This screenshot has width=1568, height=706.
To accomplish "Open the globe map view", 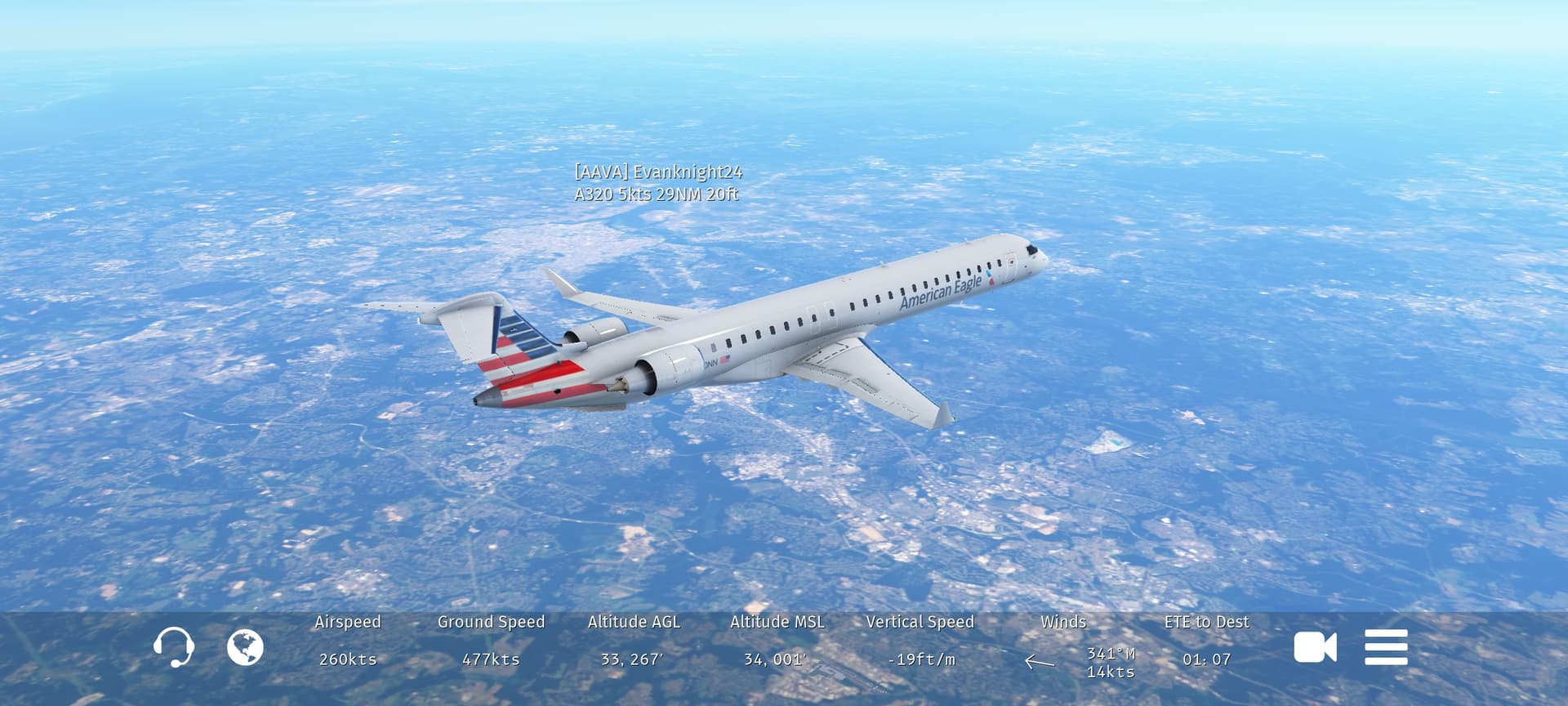I will click(x=245, y=648).
